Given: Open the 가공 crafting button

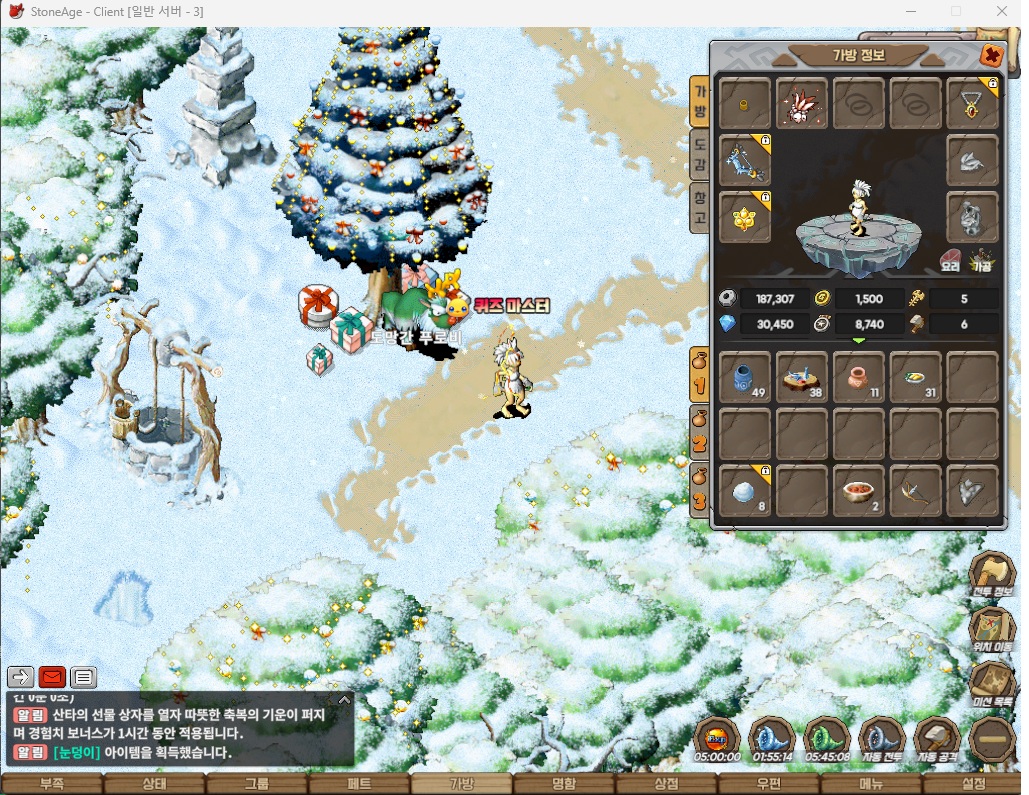Looking at the screenshot, I should tap(981, 262).
